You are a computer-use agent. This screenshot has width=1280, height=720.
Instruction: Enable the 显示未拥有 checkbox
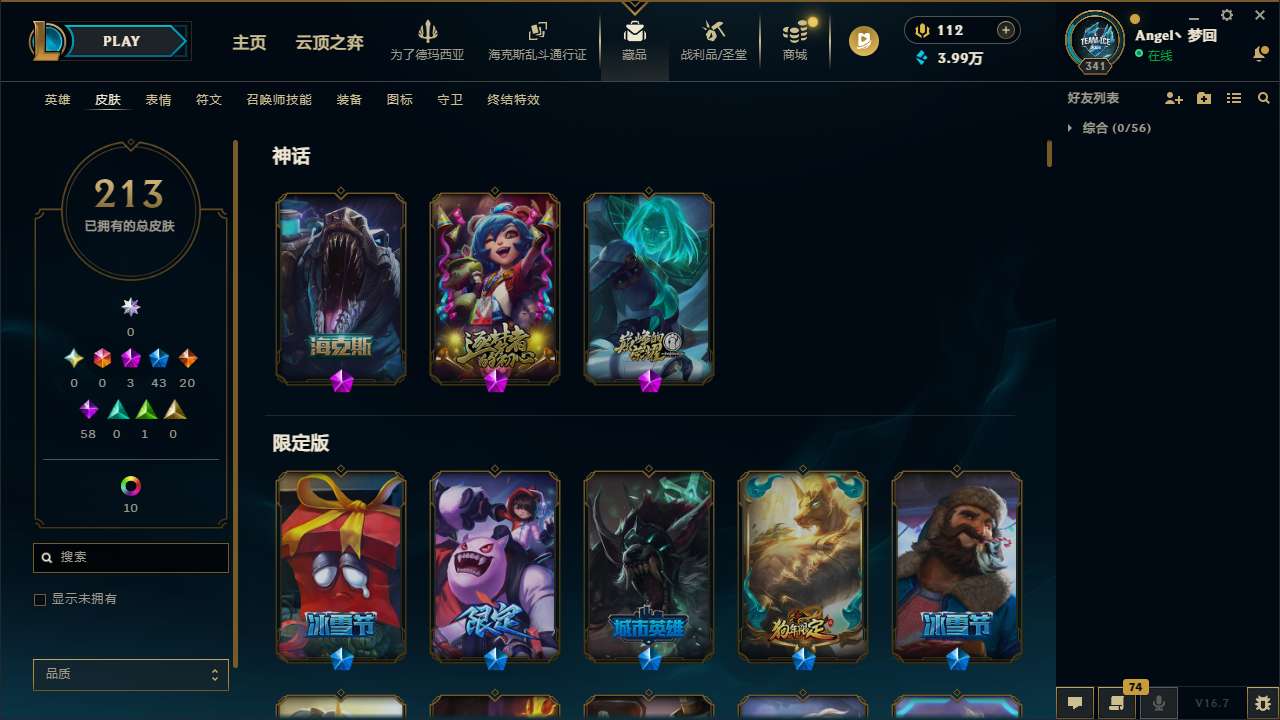40,599
